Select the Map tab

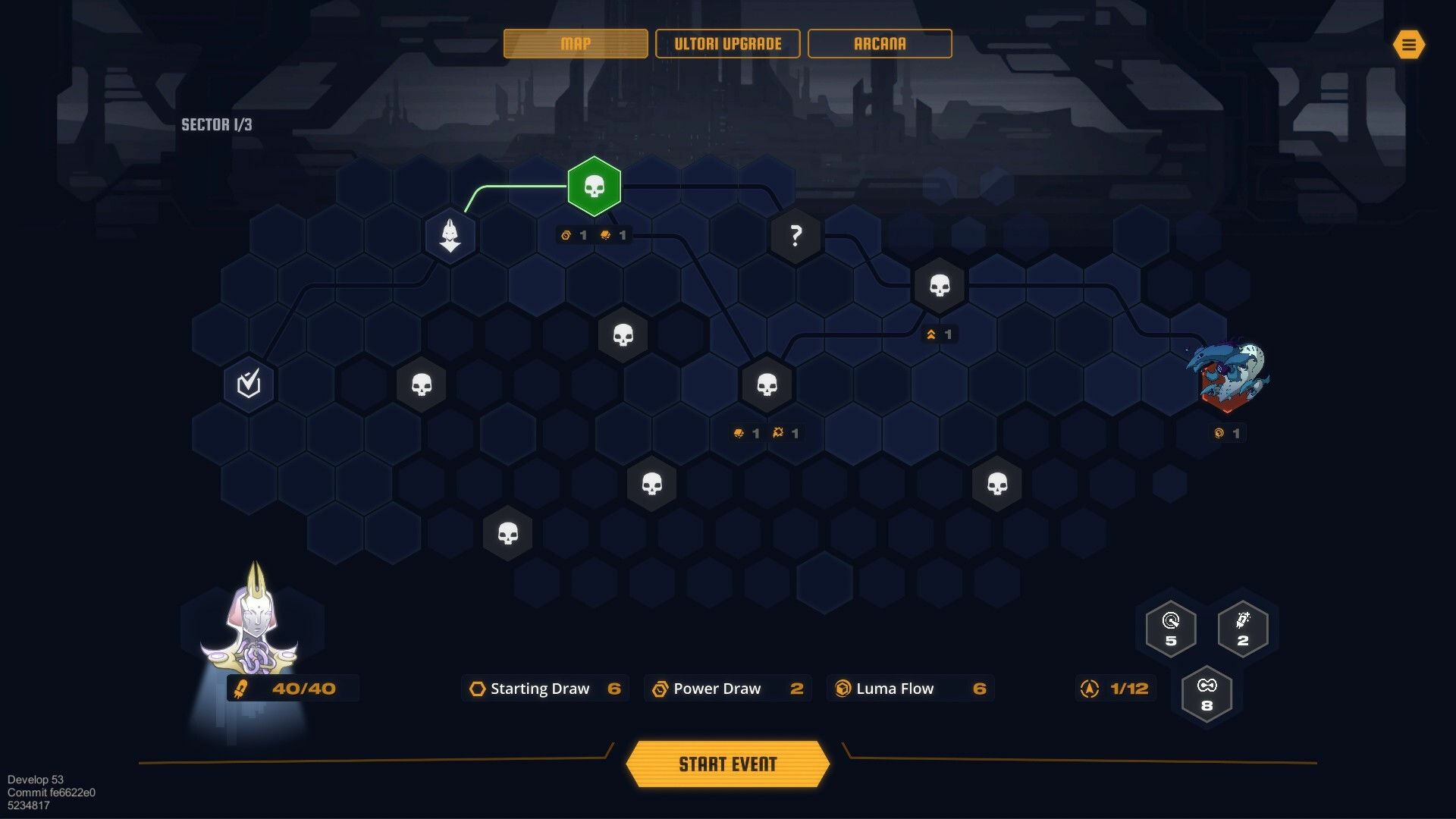tap(575, 43)
